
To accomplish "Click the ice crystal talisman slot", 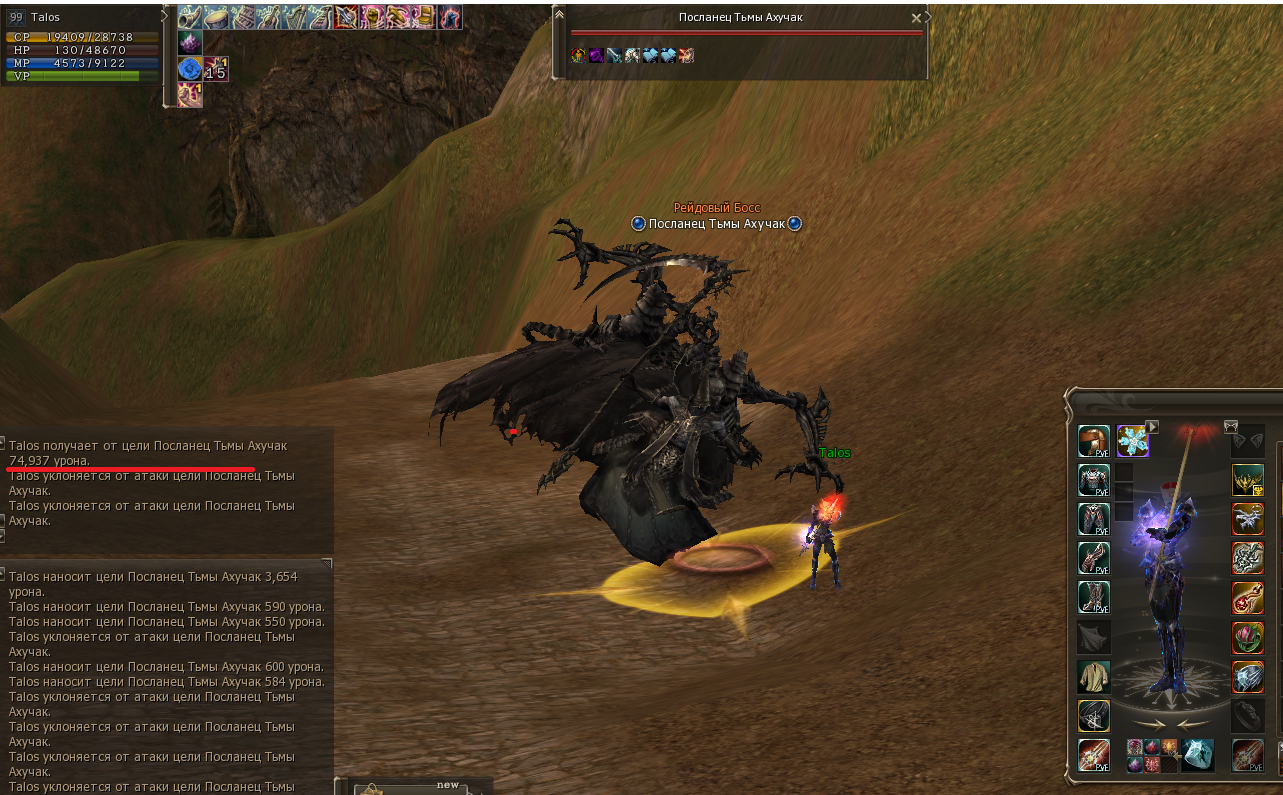I will [1197, 755].
